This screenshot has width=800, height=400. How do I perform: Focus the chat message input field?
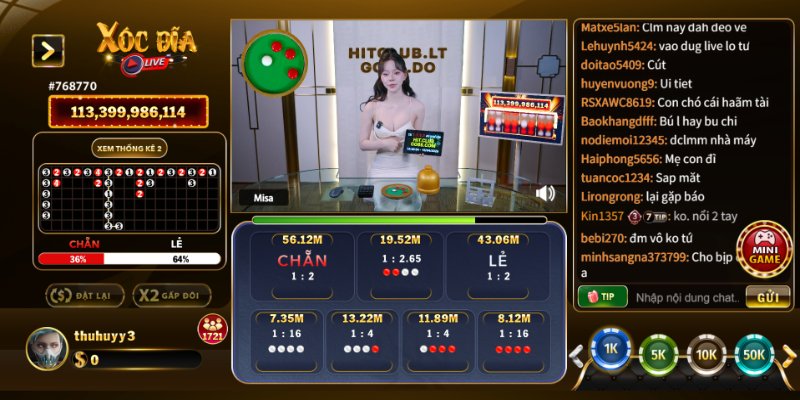pos(687,297)
